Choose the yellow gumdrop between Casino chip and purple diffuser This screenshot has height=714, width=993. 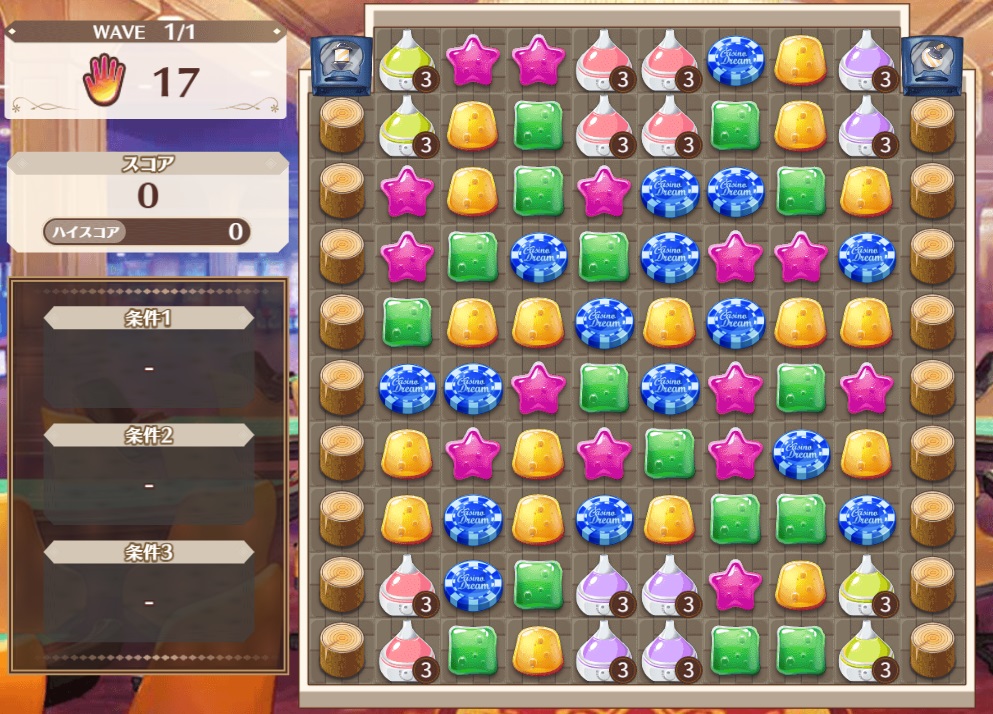[x=801, y=60]
